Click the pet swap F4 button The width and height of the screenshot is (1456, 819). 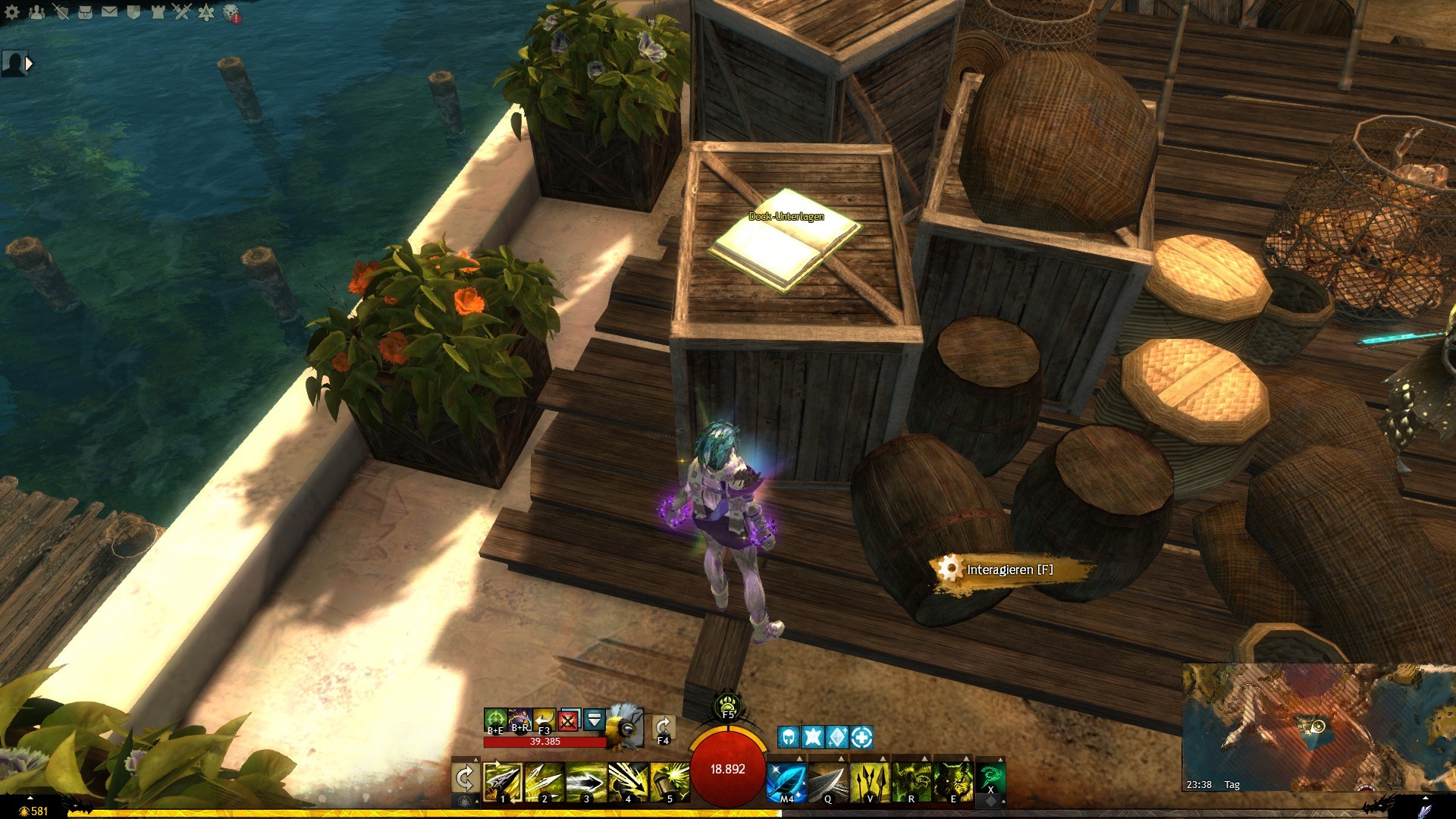tap(663, 728)
